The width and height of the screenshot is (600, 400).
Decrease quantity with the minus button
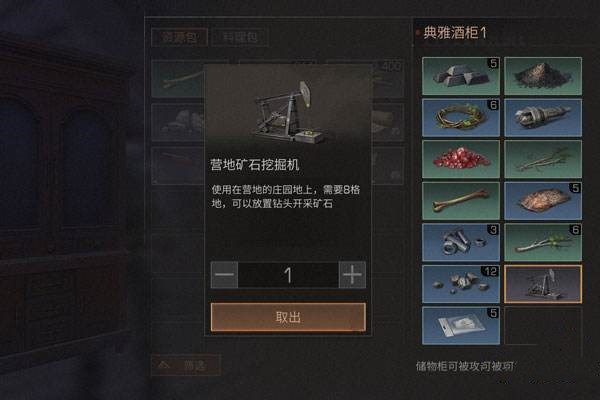point(225,275)
